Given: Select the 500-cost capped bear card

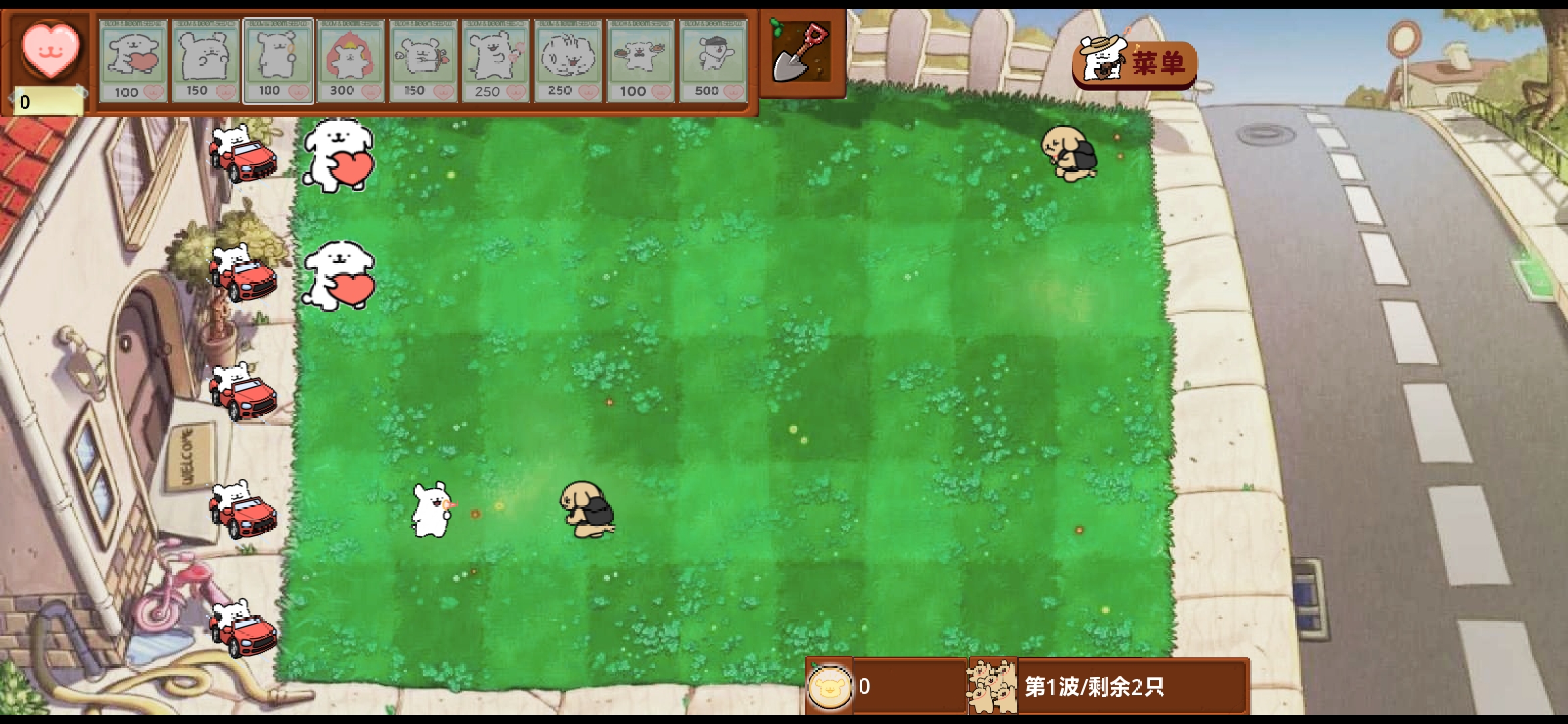Looking at the screenshot, I should [x=713, y=60].
